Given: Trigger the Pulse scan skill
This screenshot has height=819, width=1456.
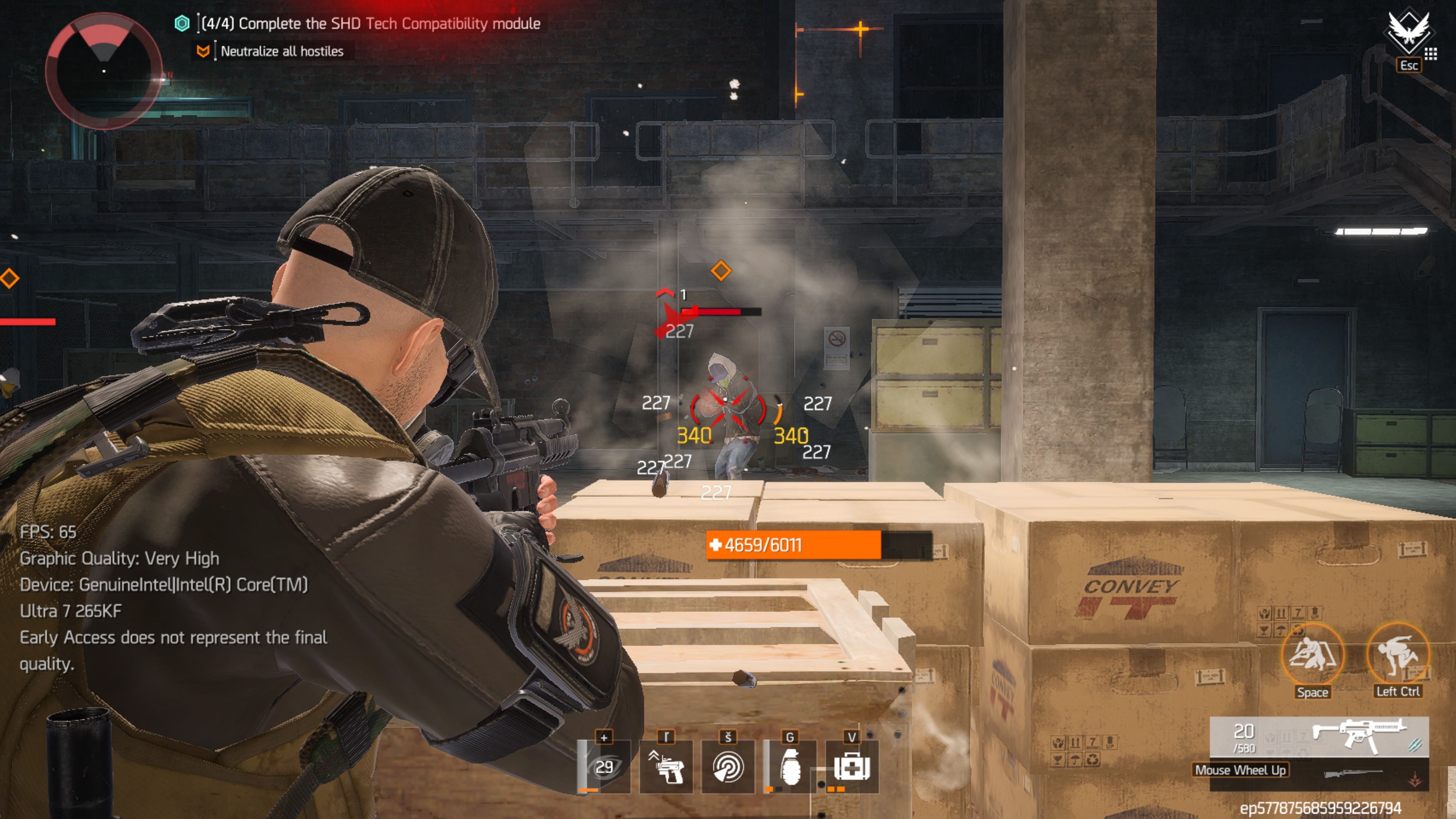Looking at the screenshot, I should tap(728, 766).
